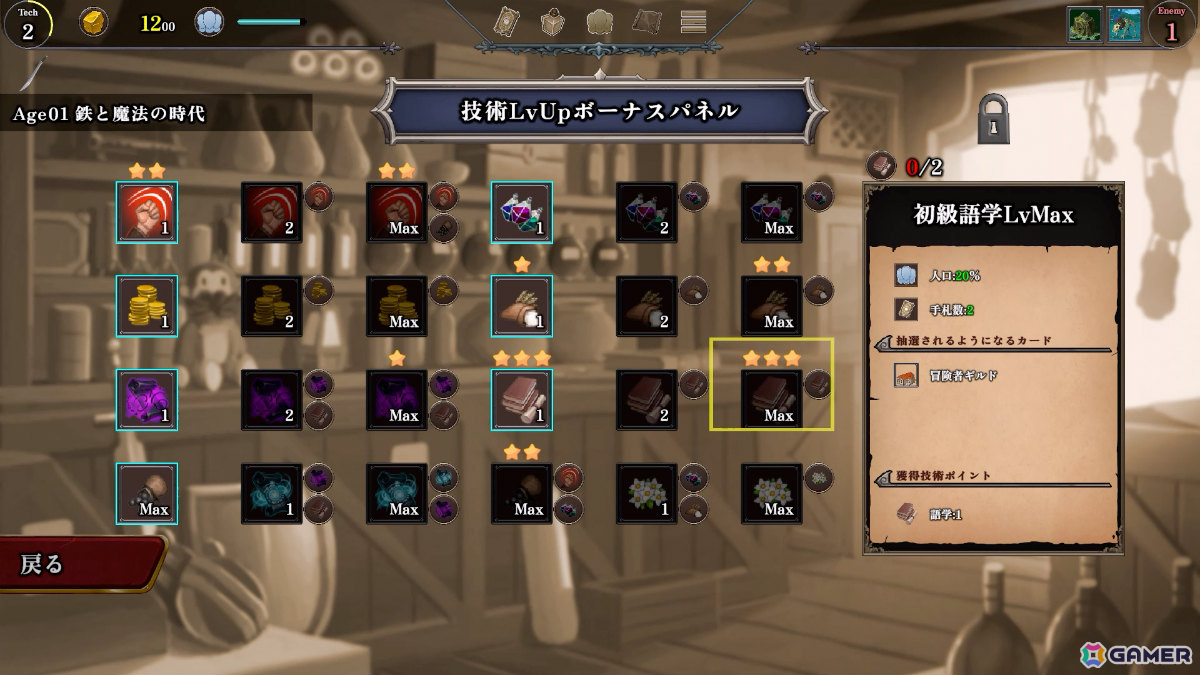
Task: Pick the gold coins level 2 panel
Action: click(272, 306)
